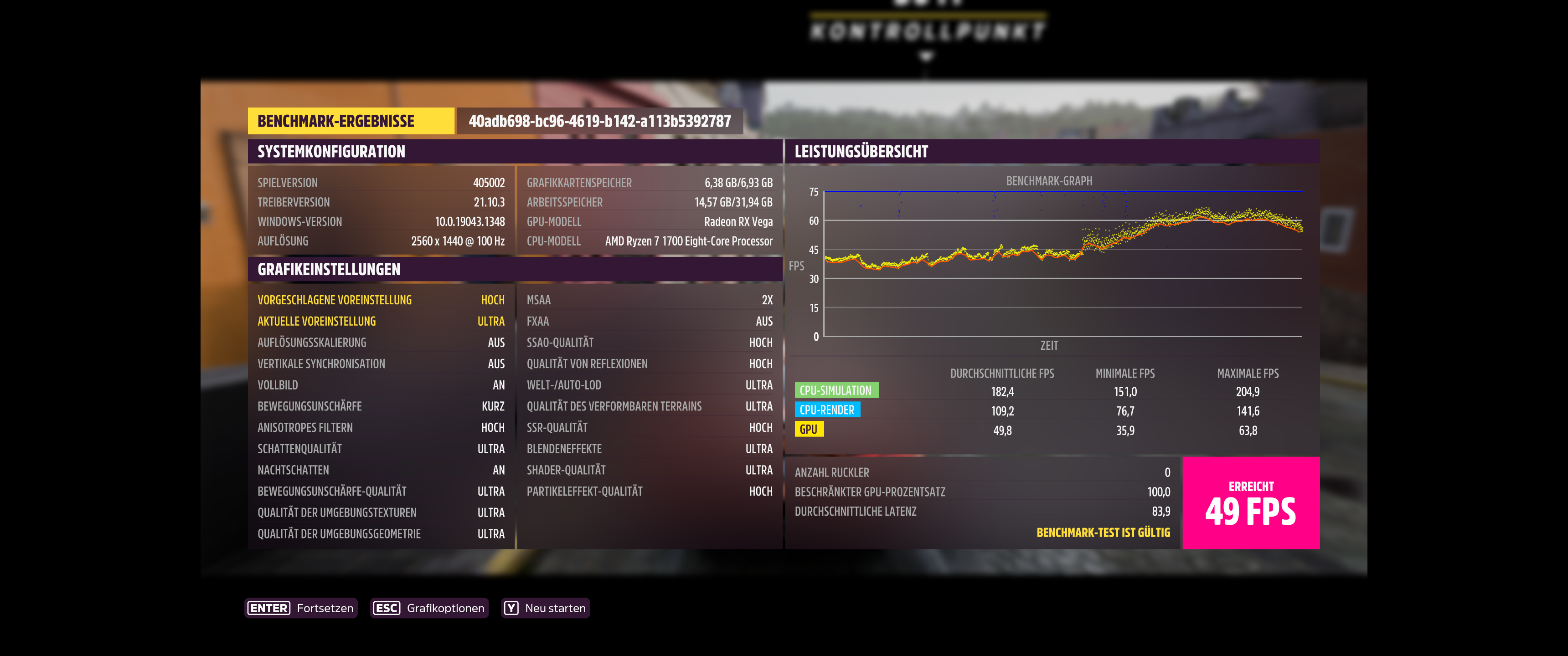
Task: Click the pink ERREICHT 49 FPS badge
Action: (1252, 503)
